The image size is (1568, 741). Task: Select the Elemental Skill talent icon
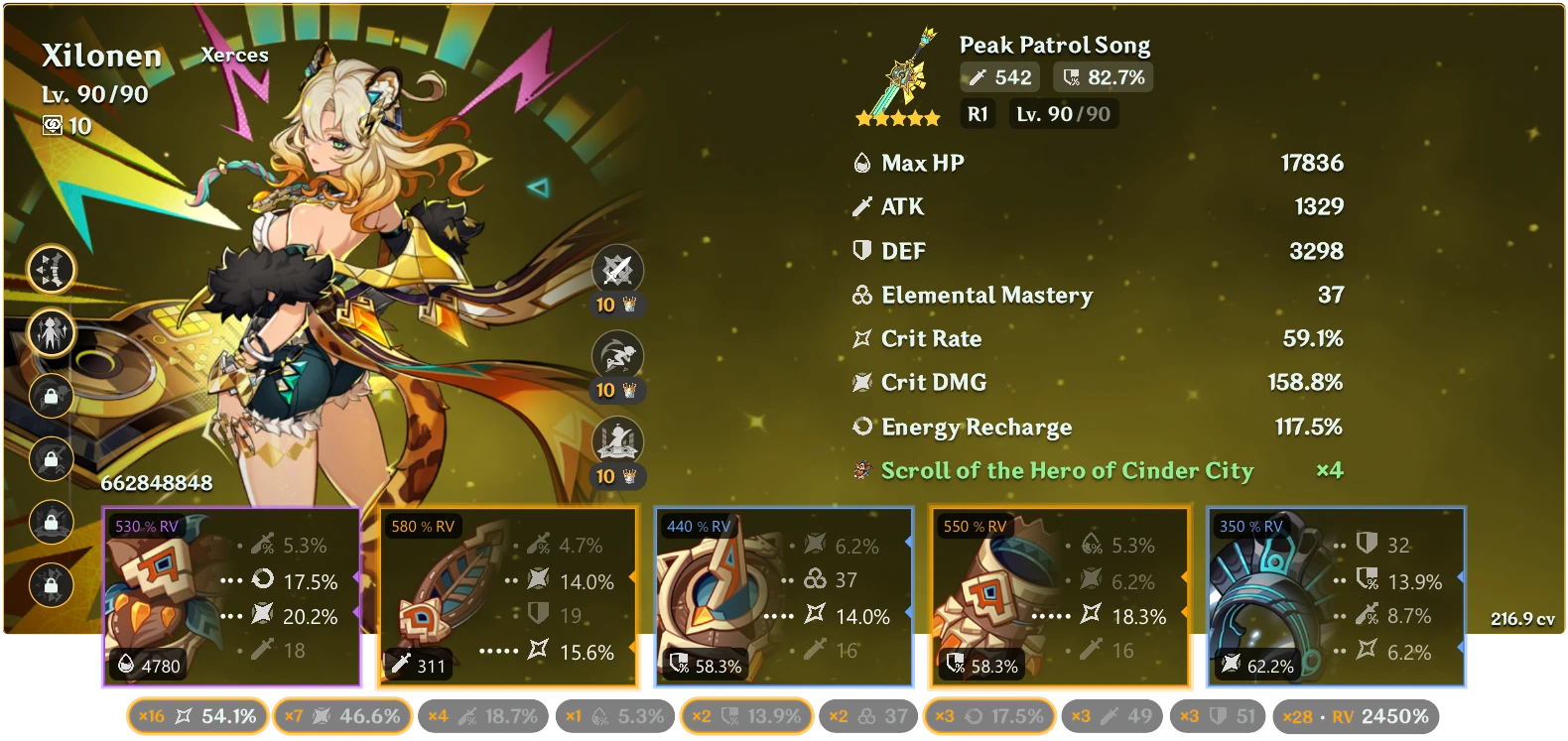coord(617,353)
